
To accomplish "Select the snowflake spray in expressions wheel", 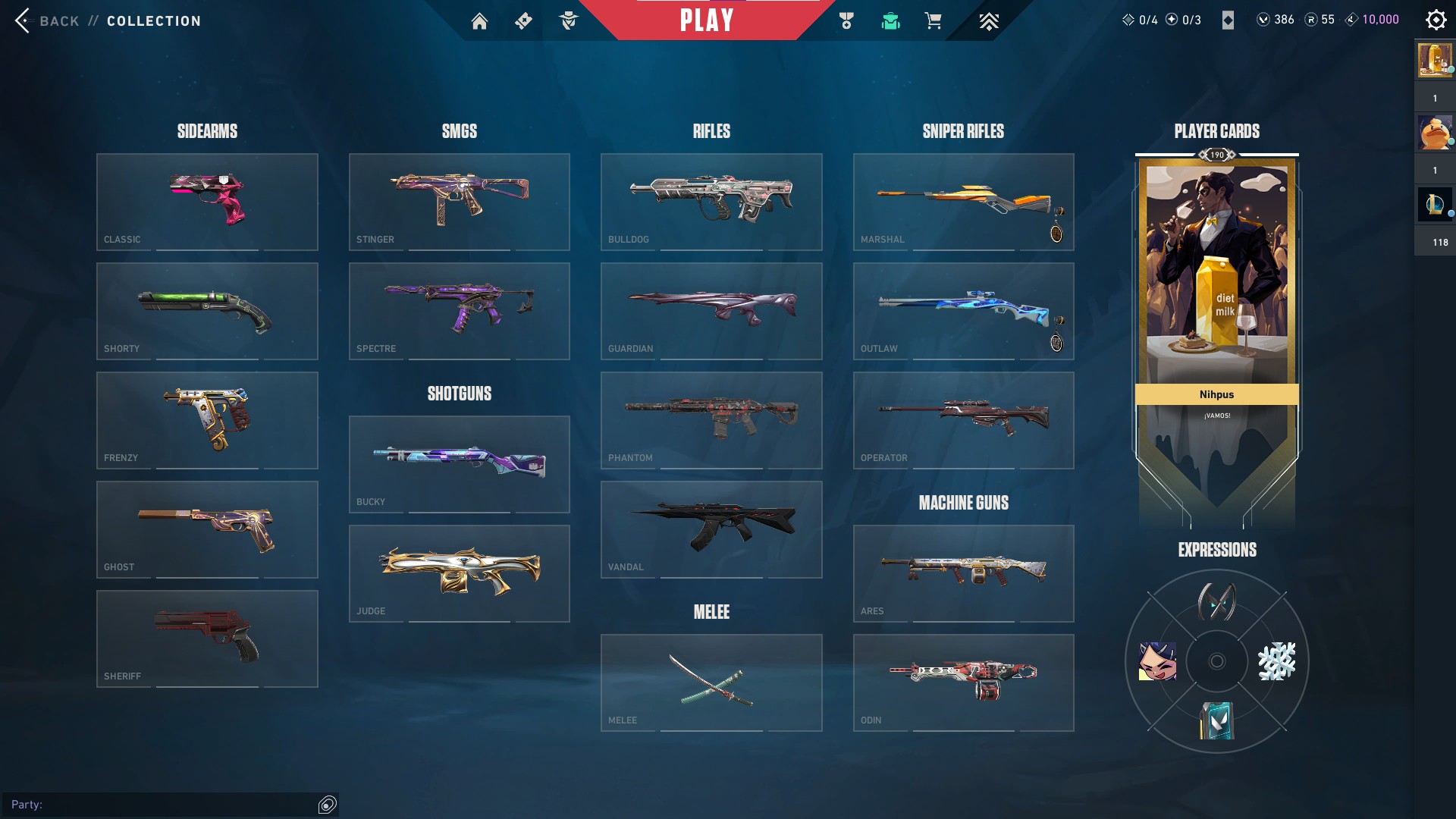I will 1276,661.
